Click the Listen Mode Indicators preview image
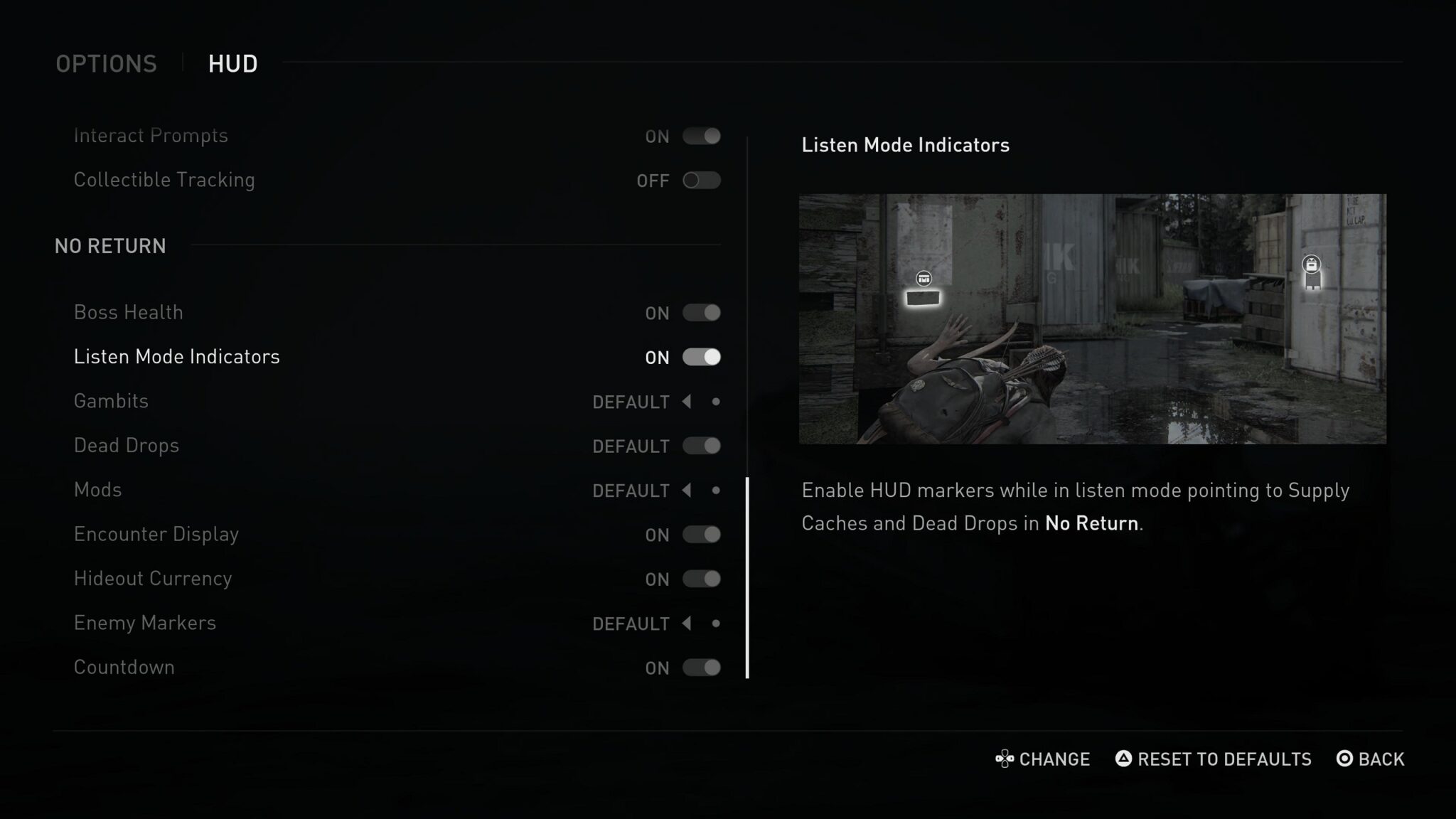The height and width of the screenshot is (819, 1456). pos(1092,319)
